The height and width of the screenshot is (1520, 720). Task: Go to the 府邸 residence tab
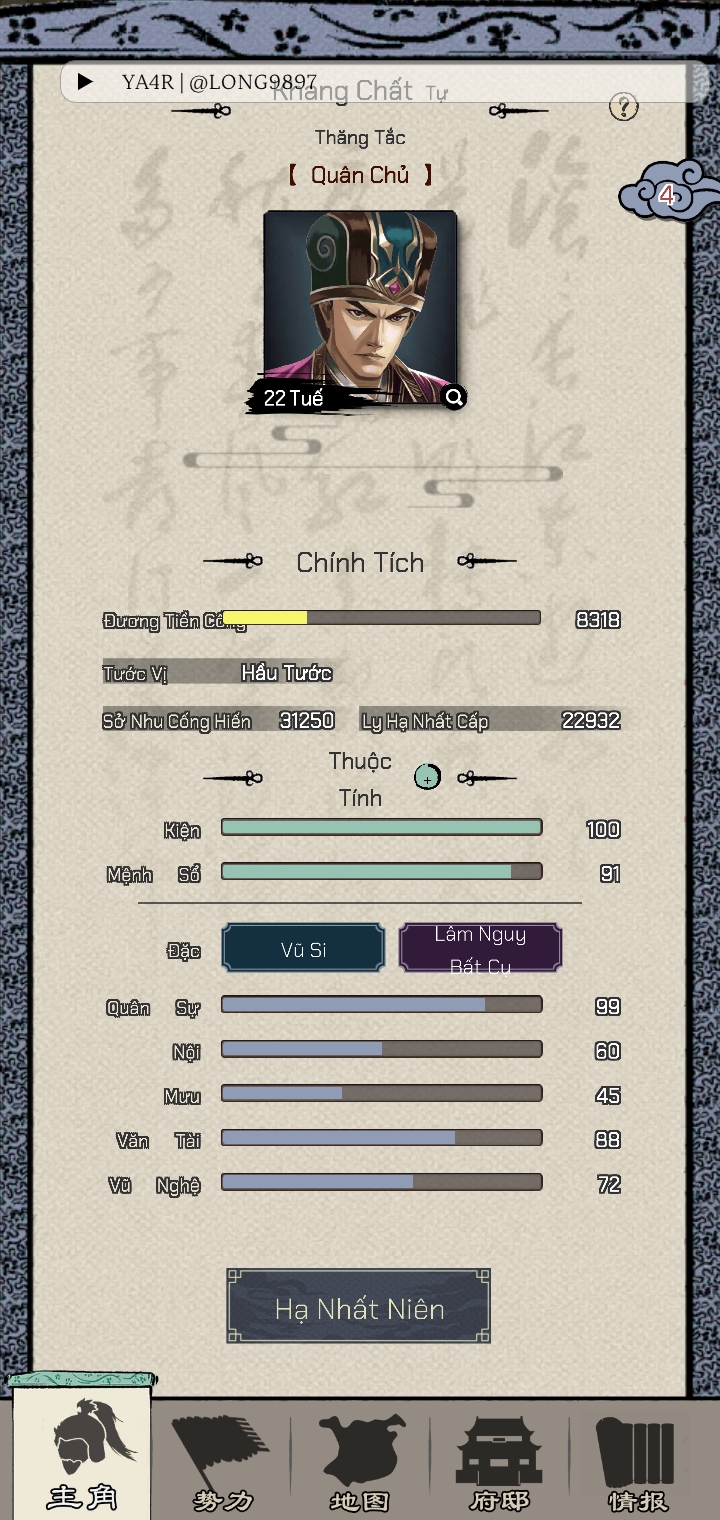[x=498, y=1460]
